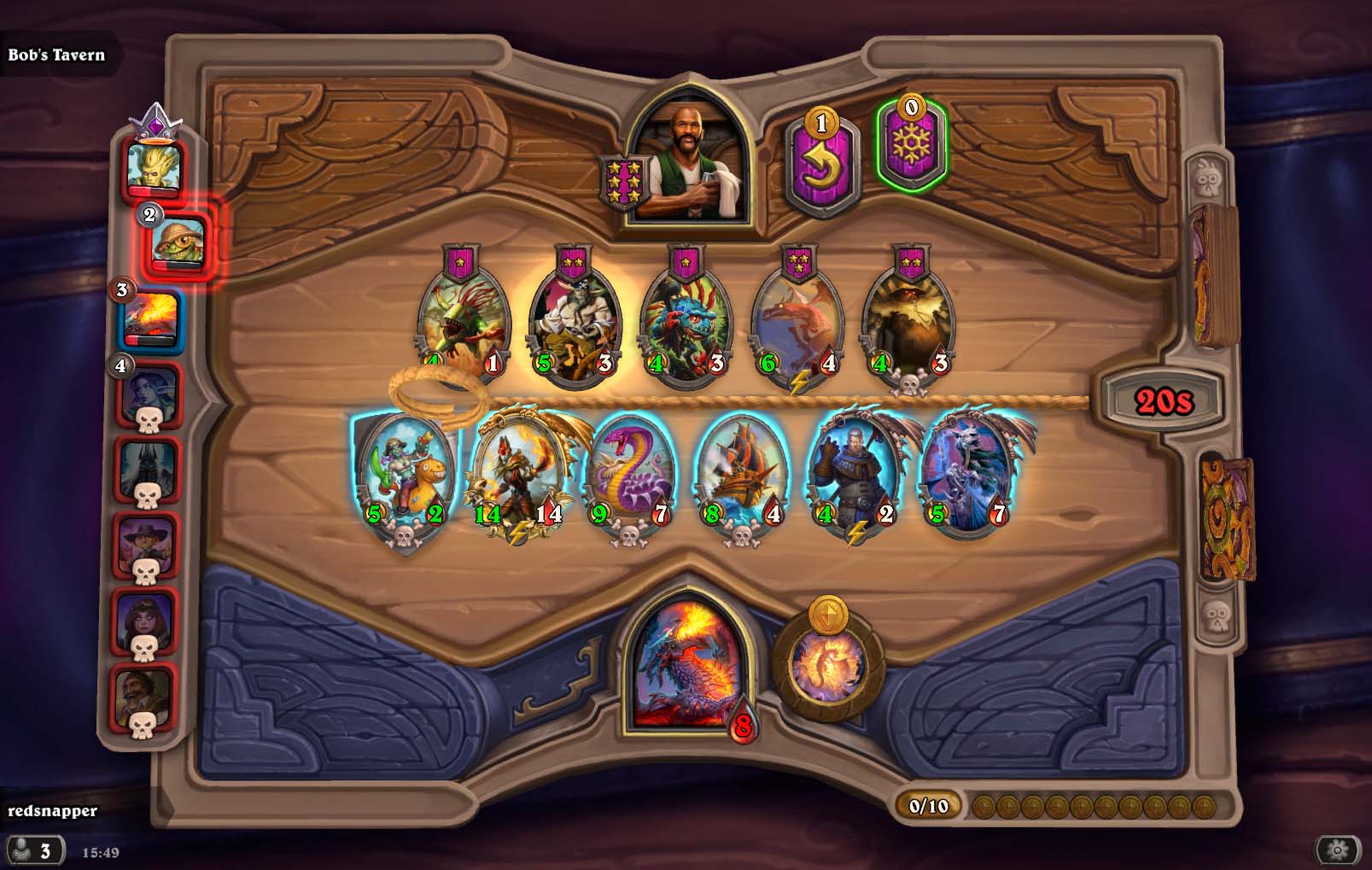
Task: Activate the fiery hero power
Action: pyautogui.click(x=827, y=664)
